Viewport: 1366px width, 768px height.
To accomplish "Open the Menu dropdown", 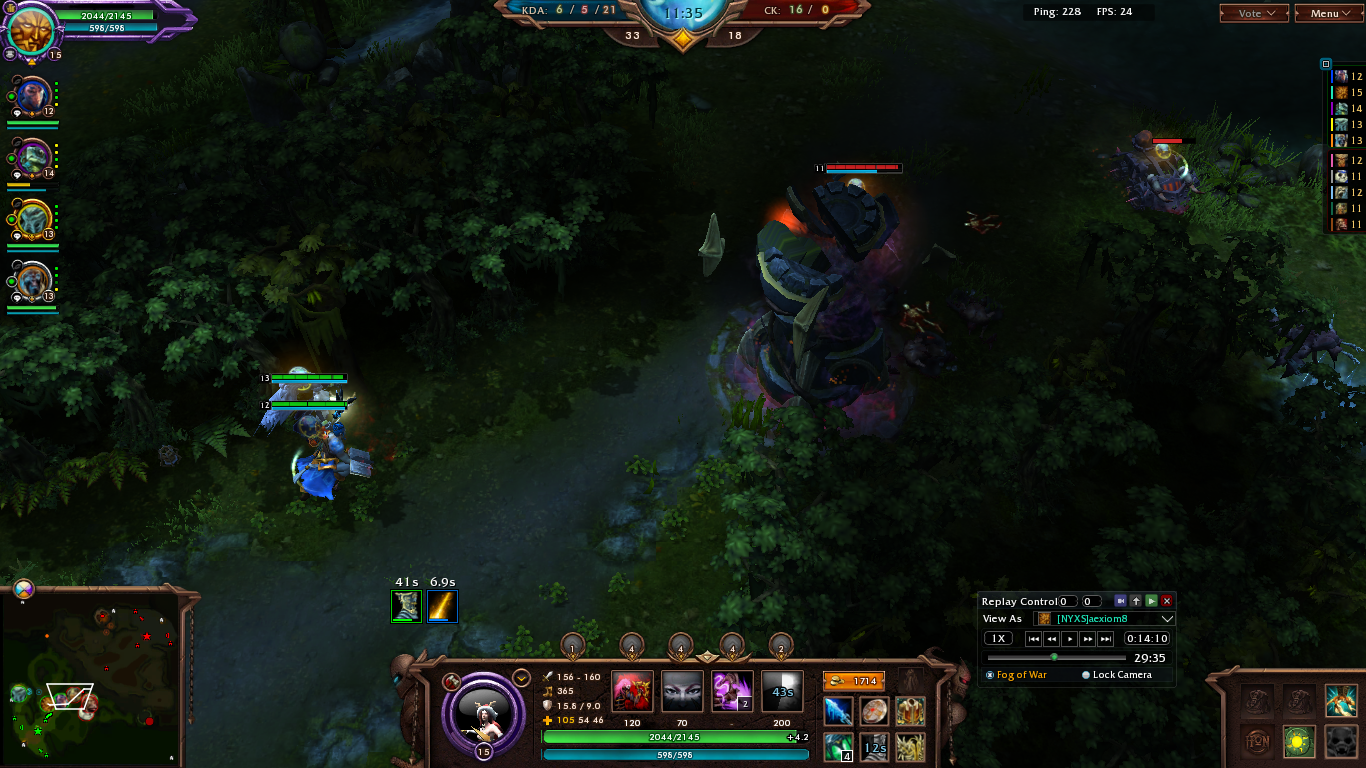I will [1329, 13].
